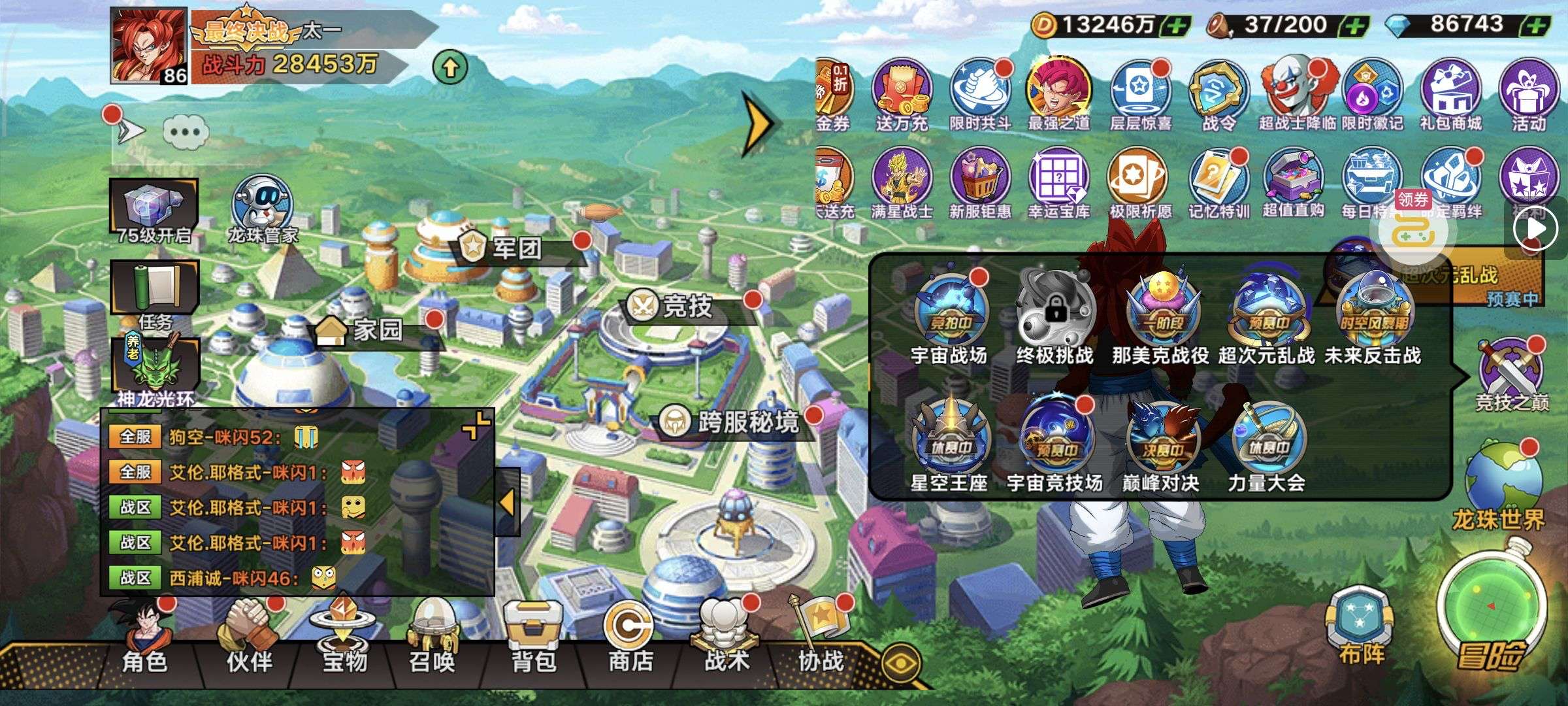Open the 任务 quest scroll

(155, 294)
